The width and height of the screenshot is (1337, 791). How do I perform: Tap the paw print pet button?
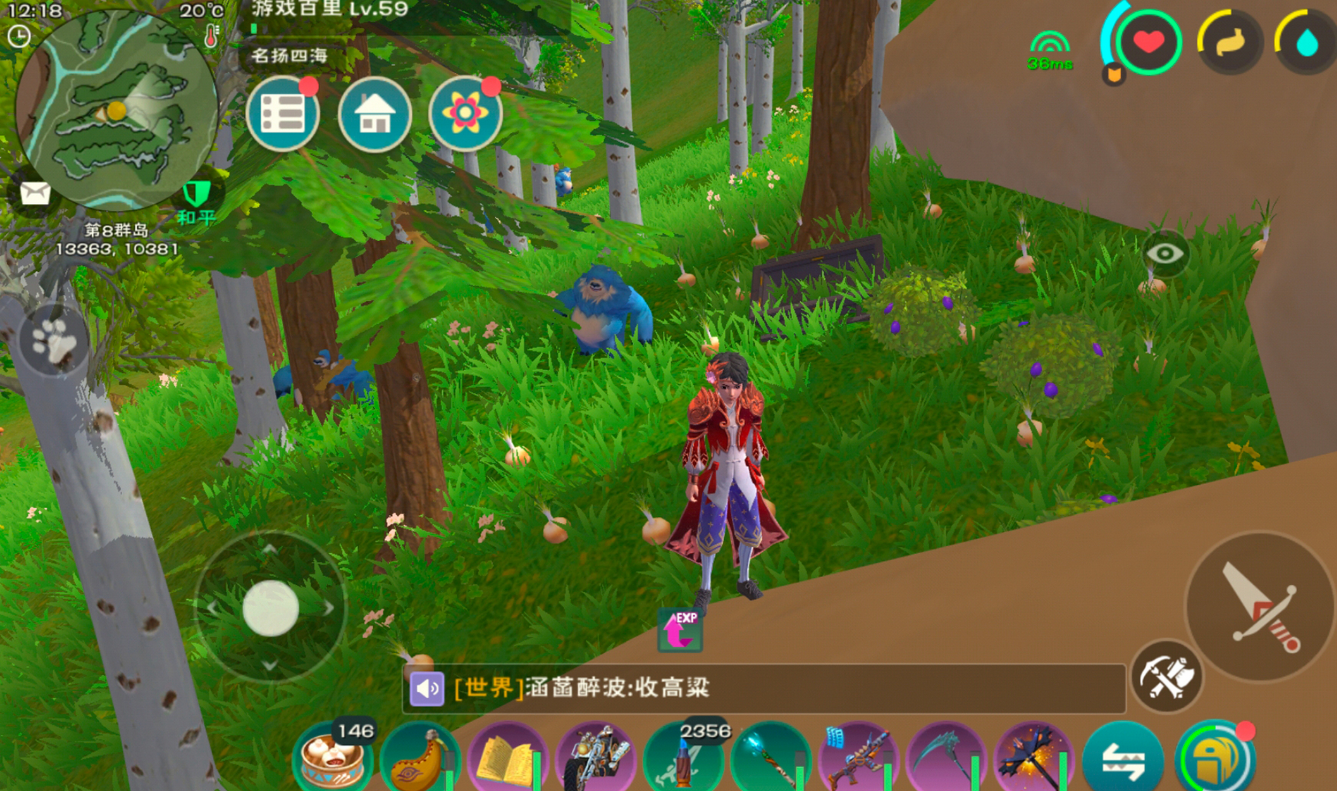coord(54,341)
